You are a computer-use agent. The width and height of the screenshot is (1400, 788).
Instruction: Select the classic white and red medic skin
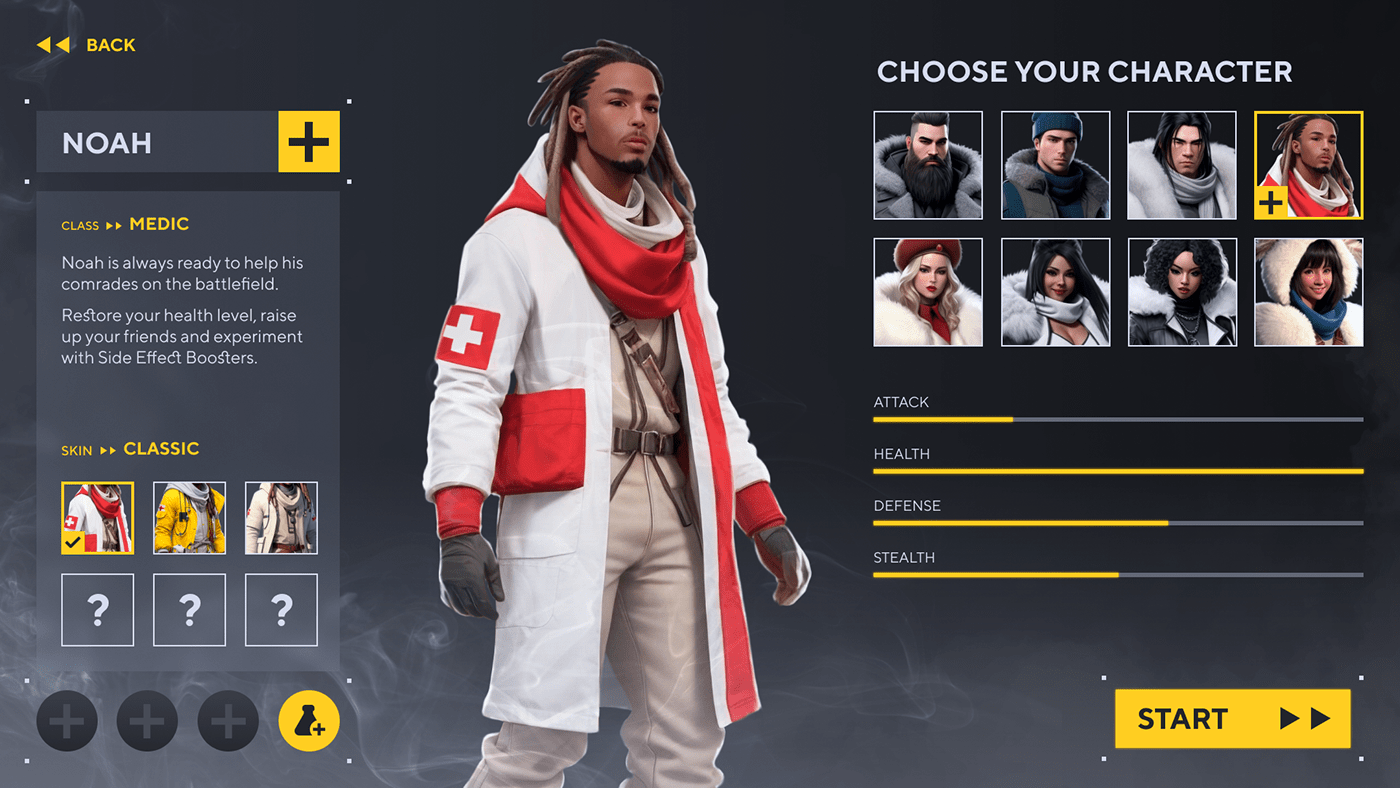point(98,518)
